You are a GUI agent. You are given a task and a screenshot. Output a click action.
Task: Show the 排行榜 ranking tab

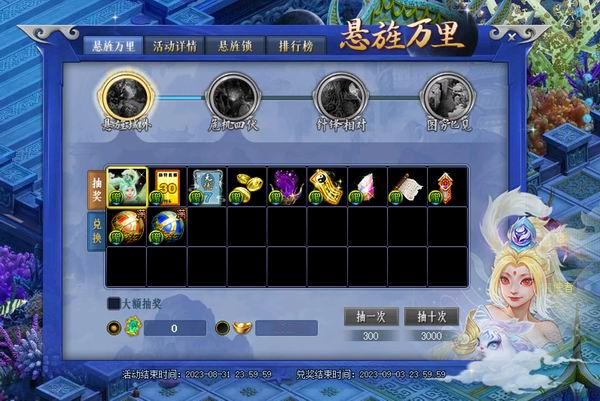click(298, 47)
